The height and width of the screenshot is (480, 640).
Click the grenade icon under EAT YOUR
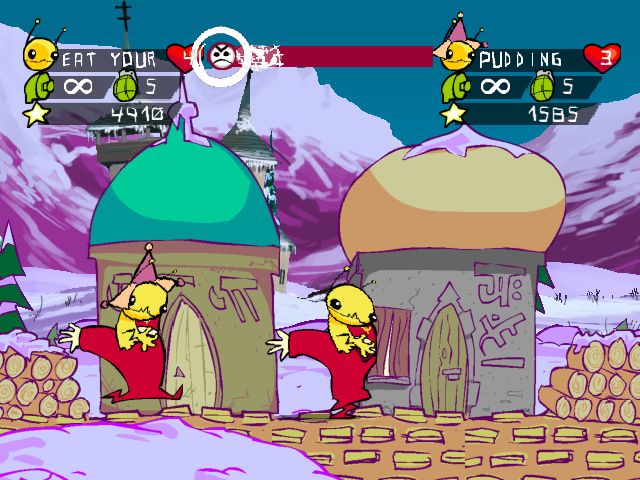click(126, 87)
